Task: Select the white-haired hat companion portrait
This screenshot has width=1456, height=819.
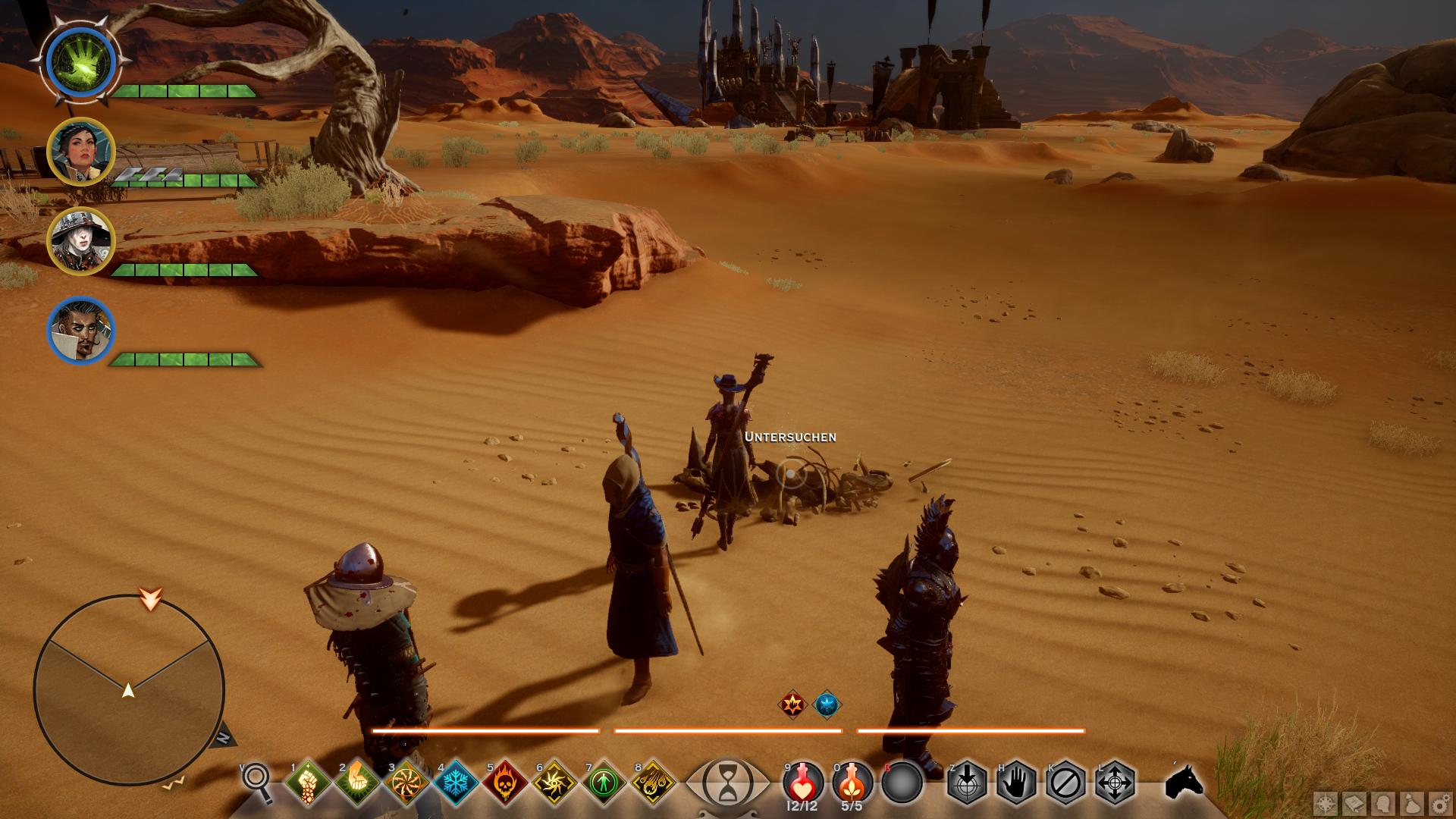Action: coord(81,240)
